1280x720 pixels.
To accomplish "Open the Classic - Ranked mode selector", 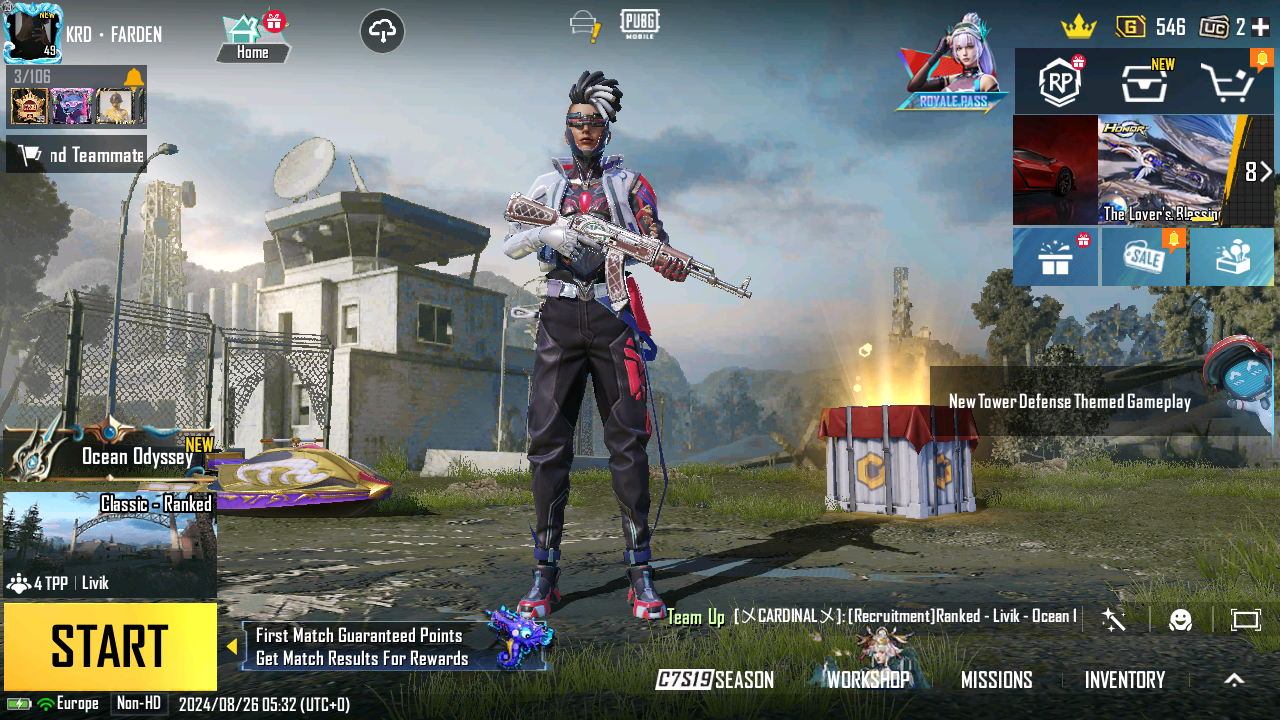I will pyautogui.click(x=110, y=545).
